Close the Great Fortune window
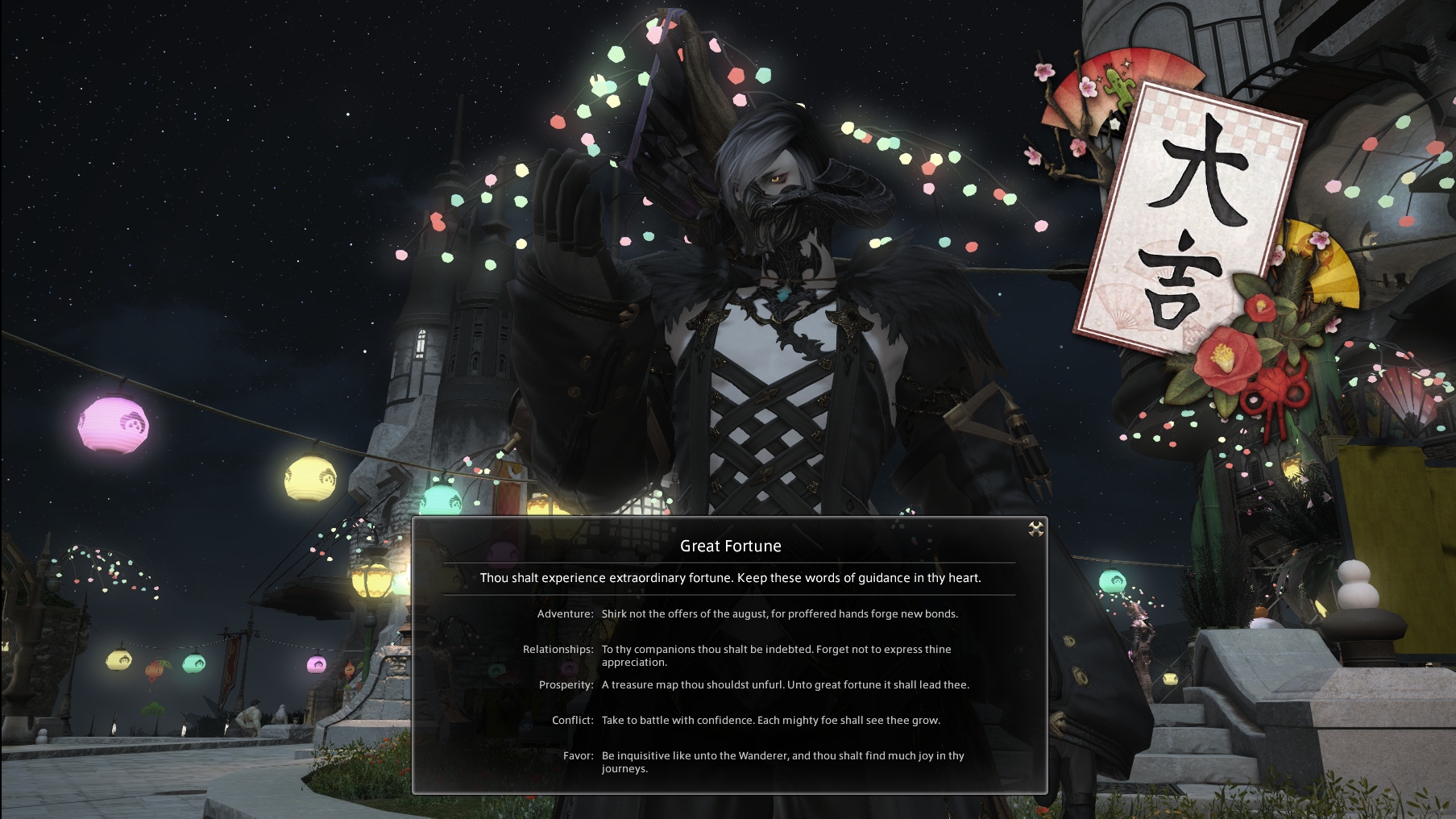Image resolution: width=1456 pixels, height=819 pixels. (x=1035, y=529)
